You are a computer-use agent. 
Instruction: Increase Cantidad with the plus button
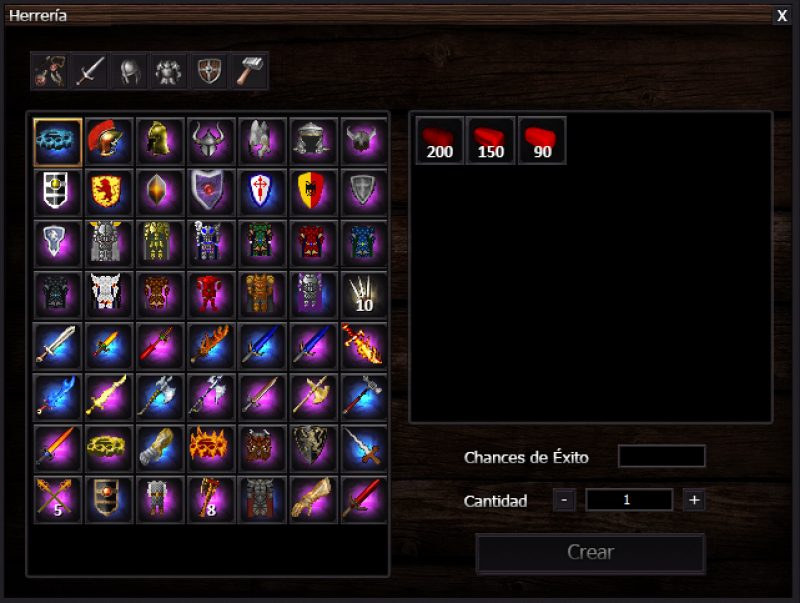tap(693, 500)
